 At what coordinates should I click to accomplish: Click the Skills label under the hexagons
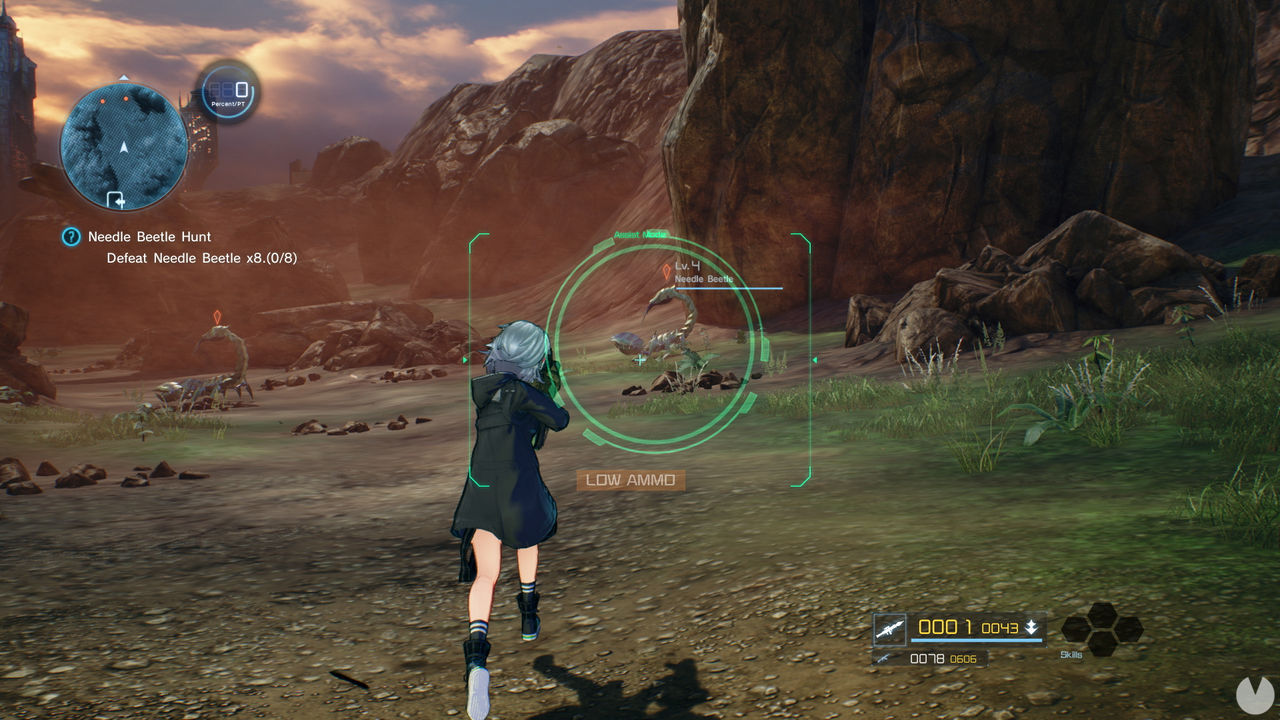point(1069,655)
